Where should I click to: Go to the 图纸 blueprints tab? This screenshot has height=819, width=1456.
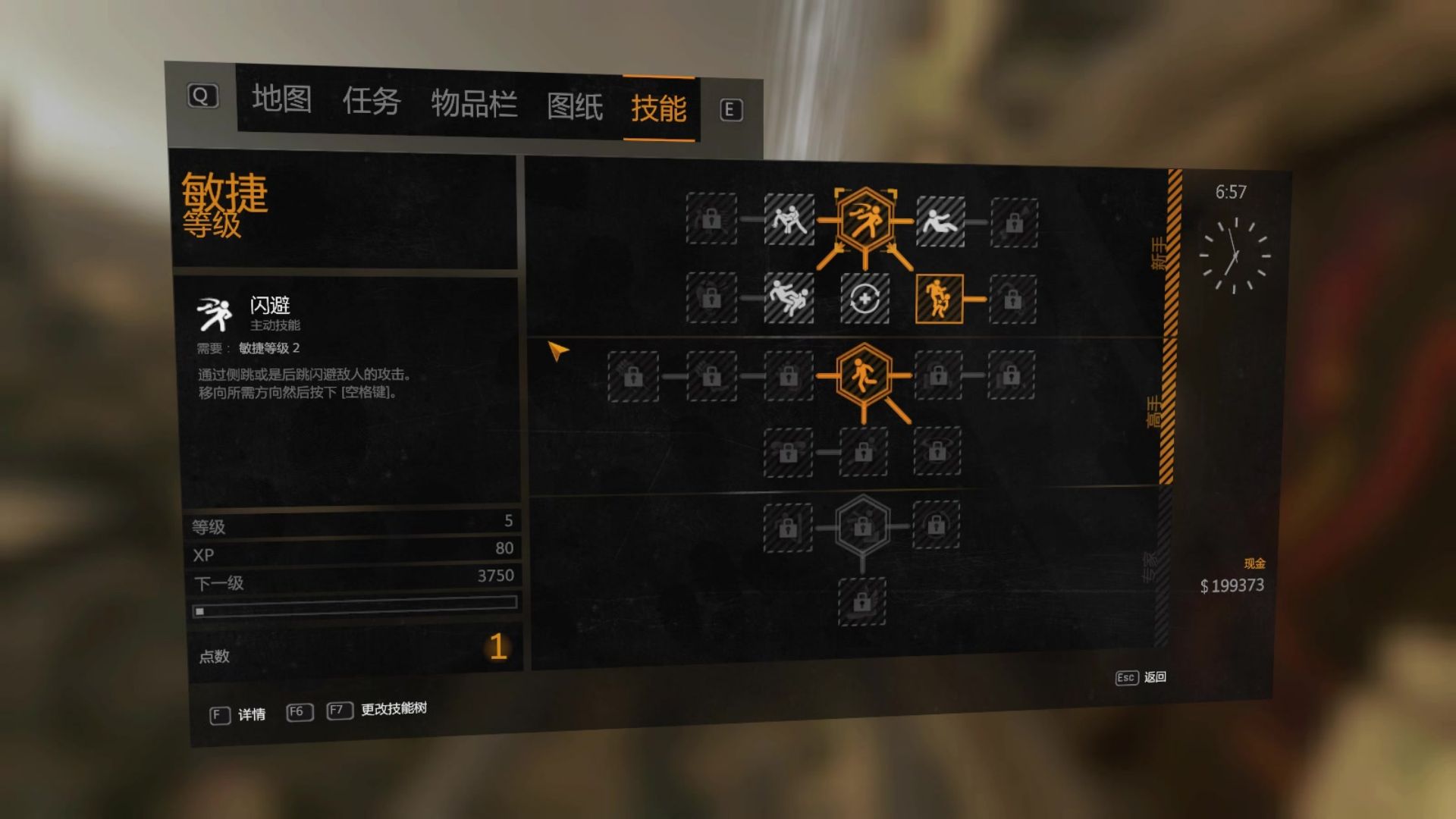[575, 107]
